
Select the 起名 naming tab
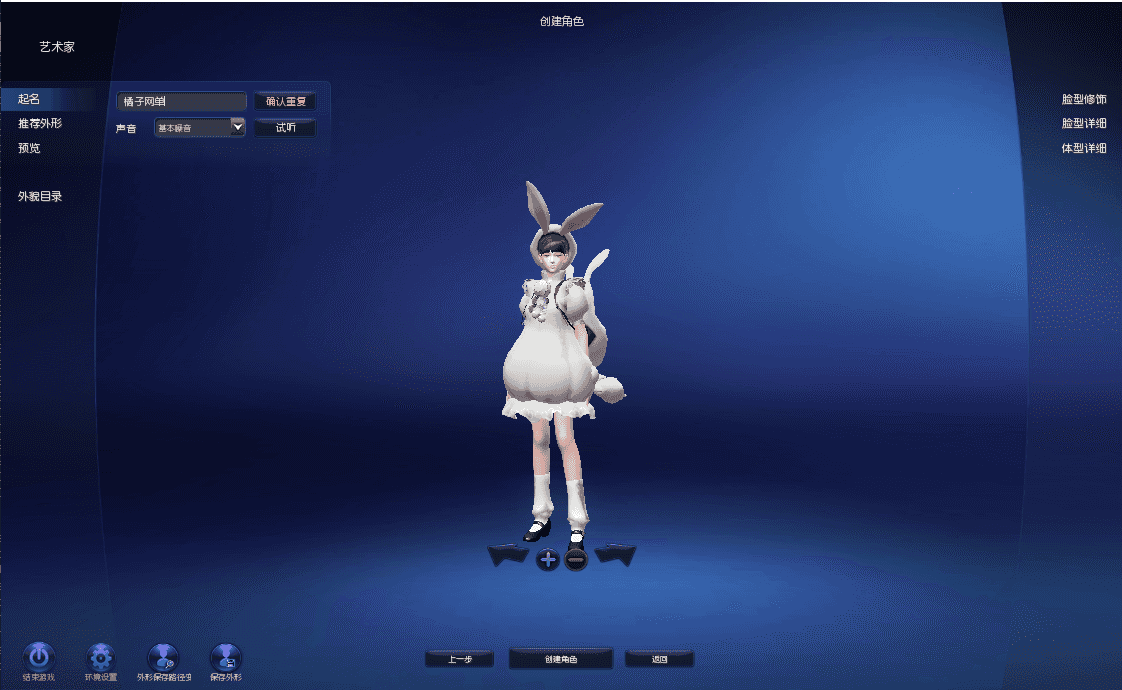(29, 99)
